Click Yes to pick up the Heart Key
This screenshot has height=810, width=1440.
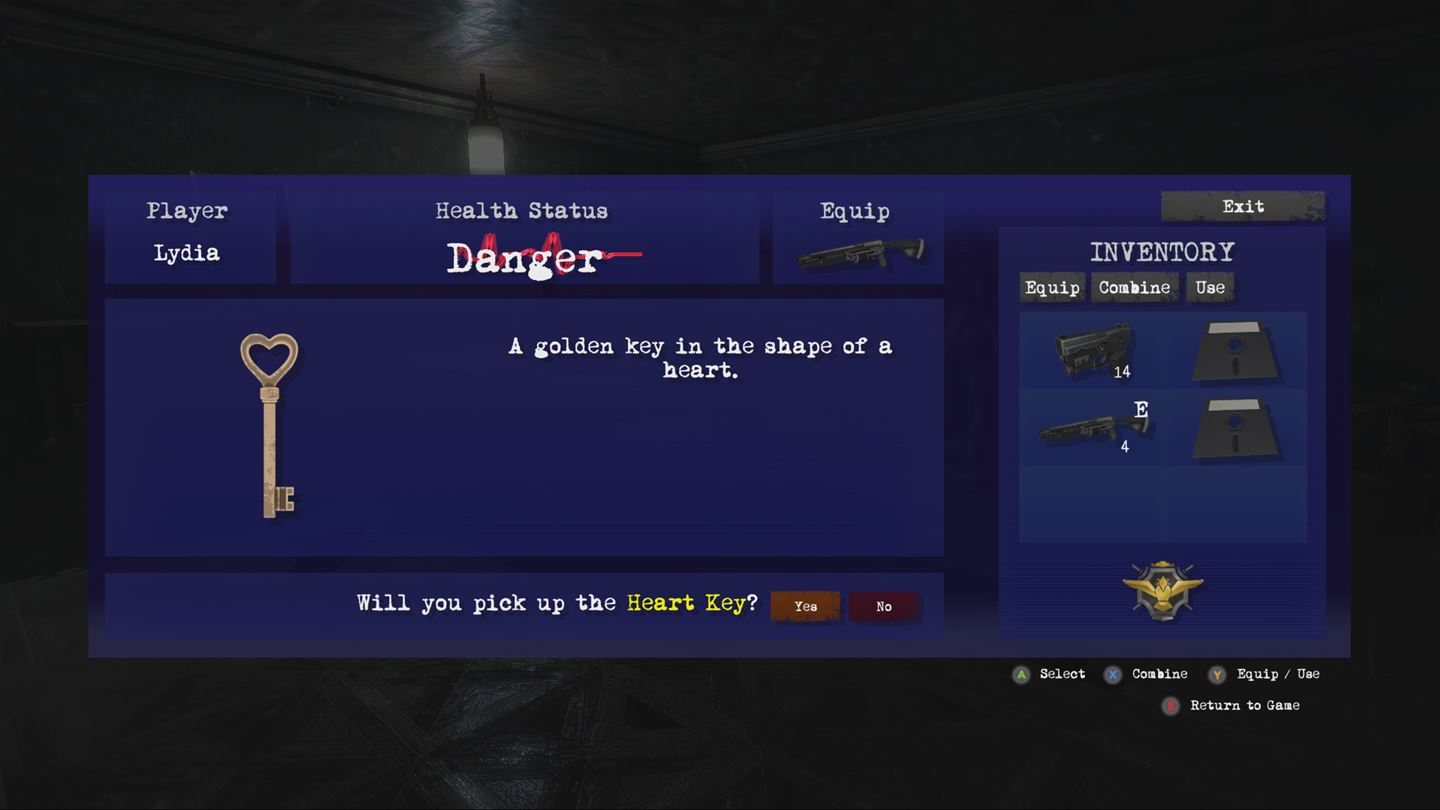click(x=805, y=606)
